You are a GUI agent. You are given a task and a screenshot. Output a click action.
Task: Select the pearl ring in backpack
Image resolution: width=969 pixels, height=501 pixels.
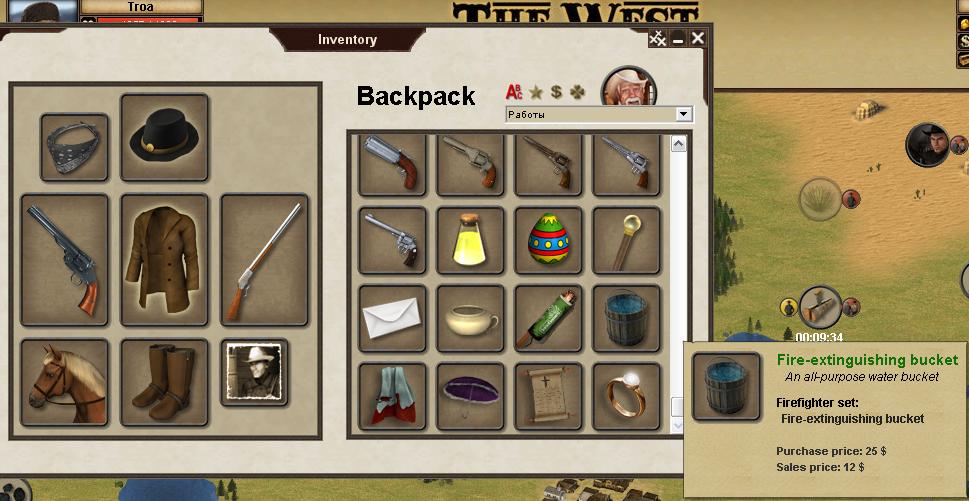click(626, 396)
